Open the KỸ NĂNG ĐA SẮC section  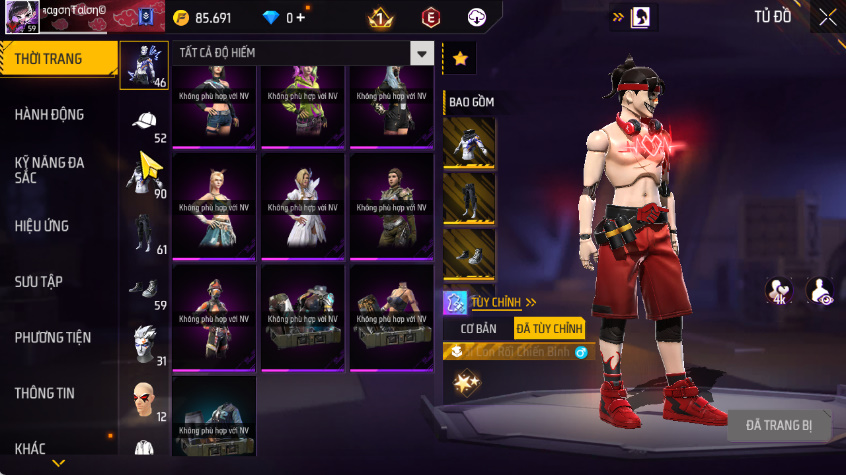[50, 169]
